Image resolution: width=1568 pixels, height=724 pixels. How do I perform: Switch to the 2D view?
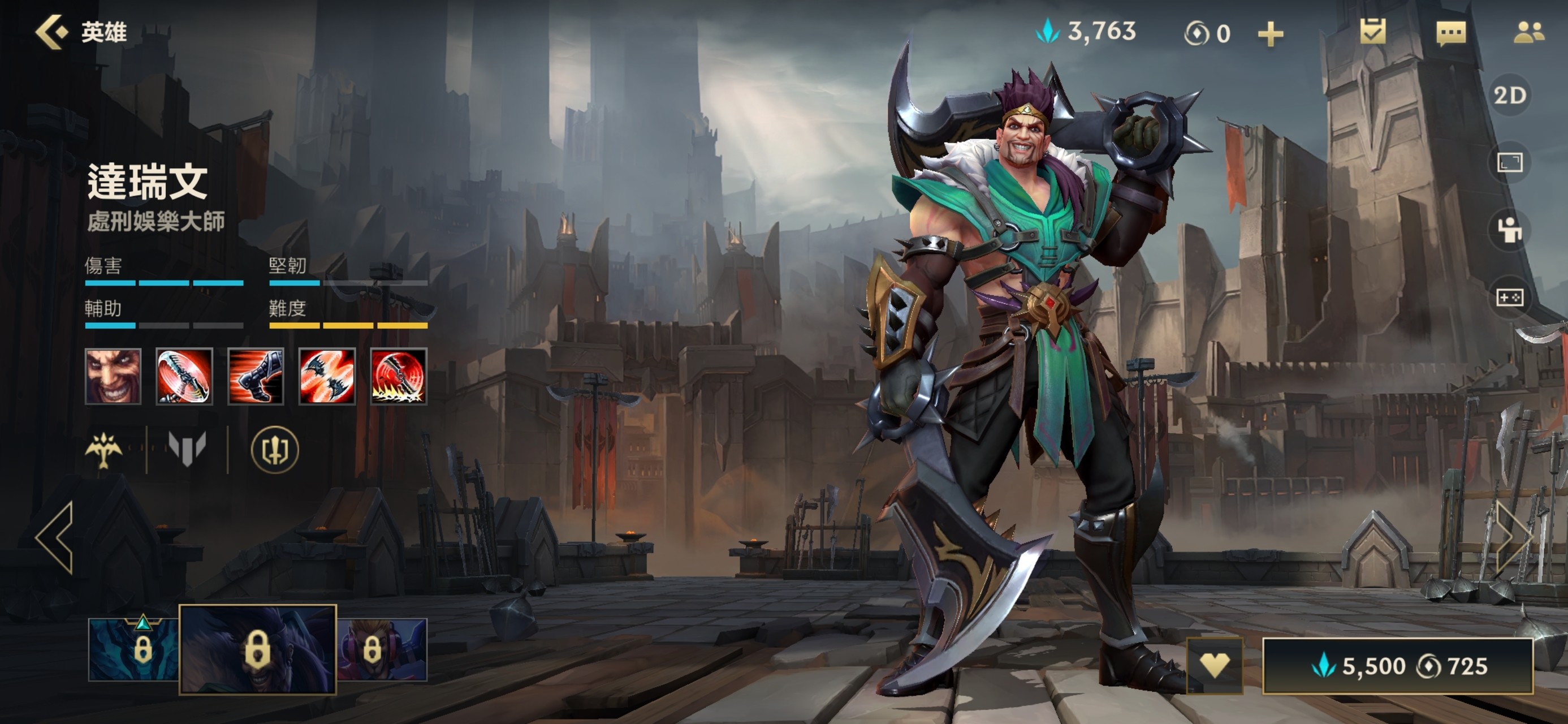(1510, 96)
